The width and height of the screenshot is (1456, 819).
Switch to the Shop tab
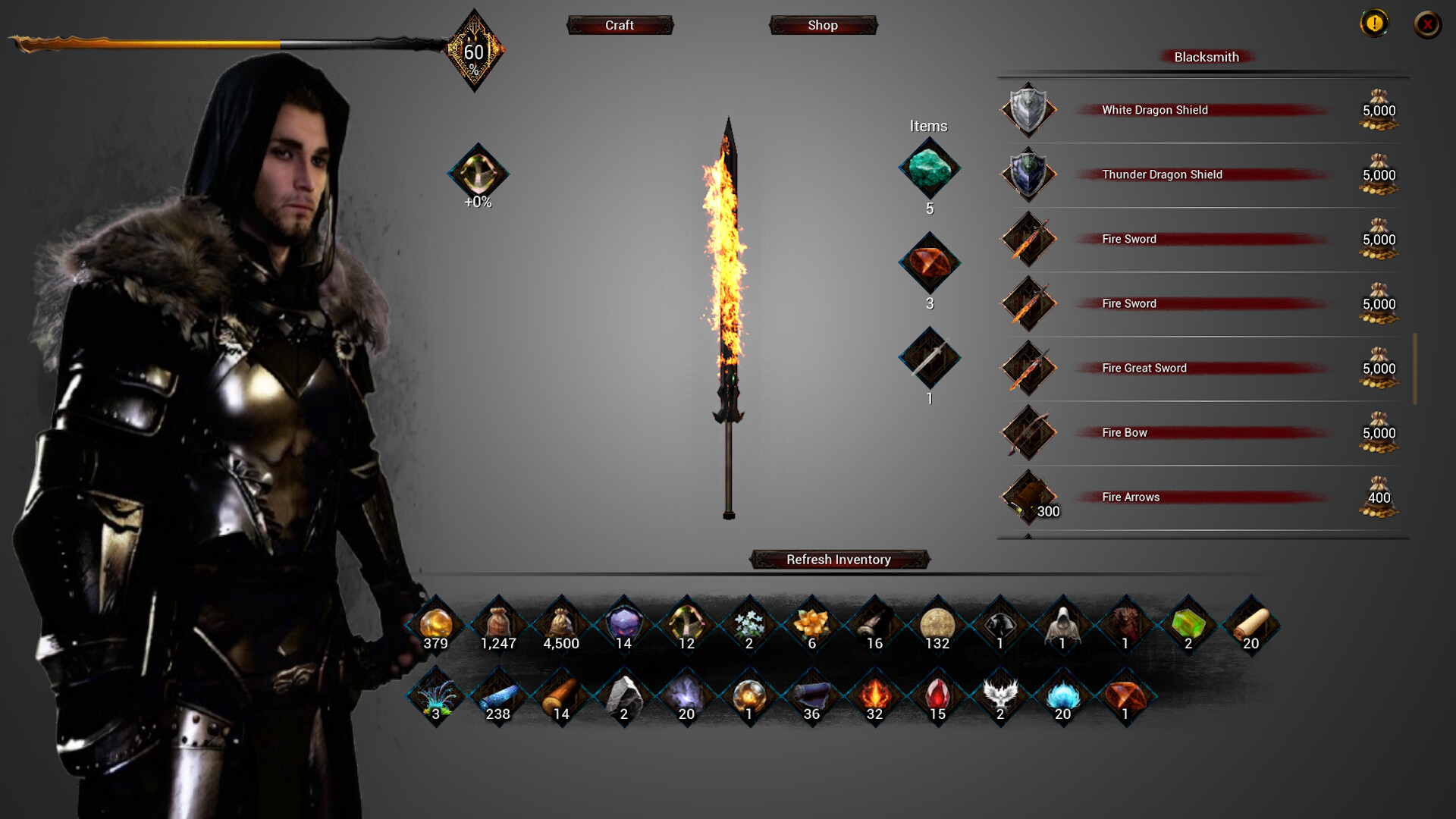pos(823,25)
